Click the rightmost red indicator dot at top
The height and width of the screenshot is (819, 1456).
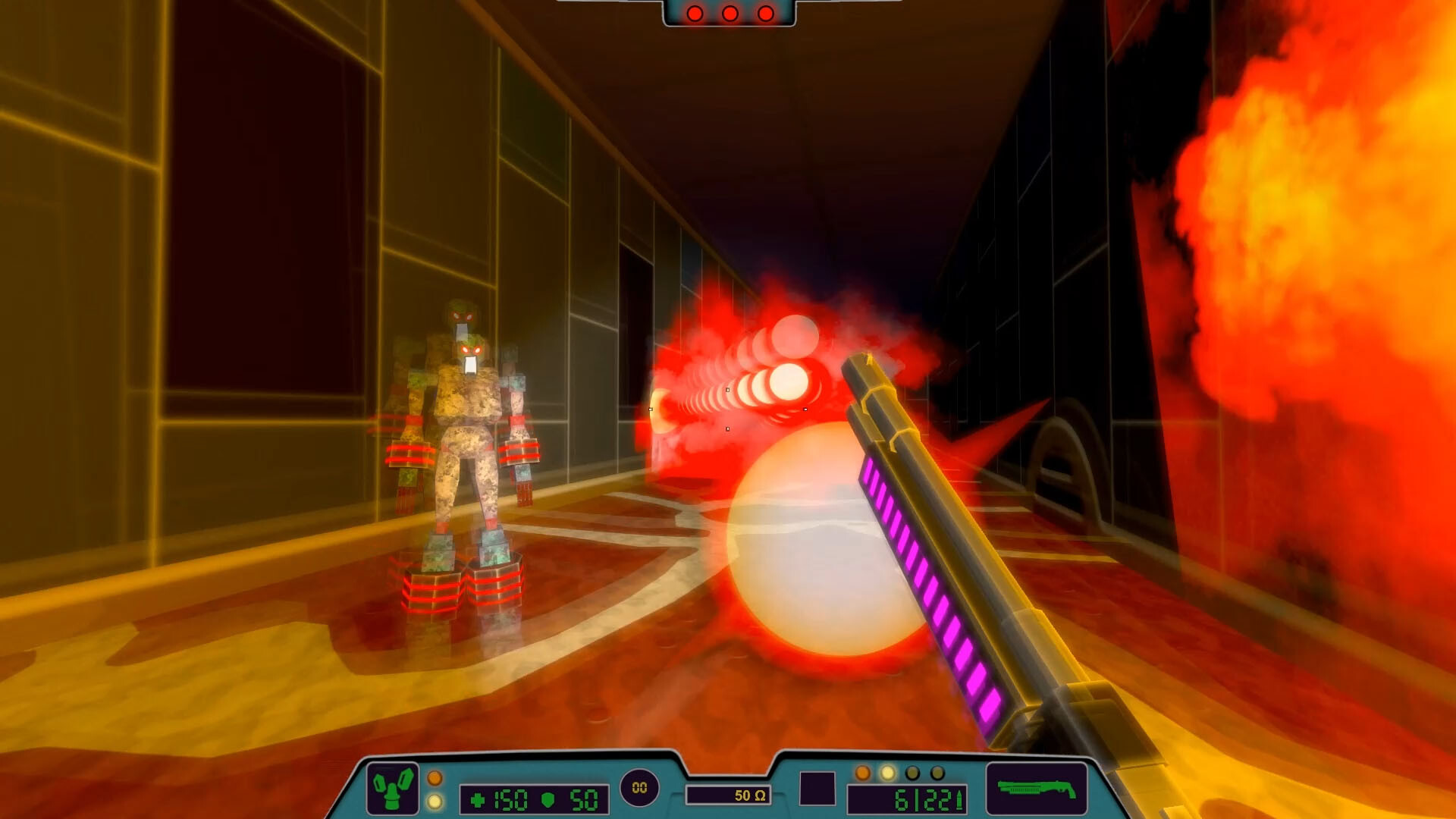[x=764, y=13]
